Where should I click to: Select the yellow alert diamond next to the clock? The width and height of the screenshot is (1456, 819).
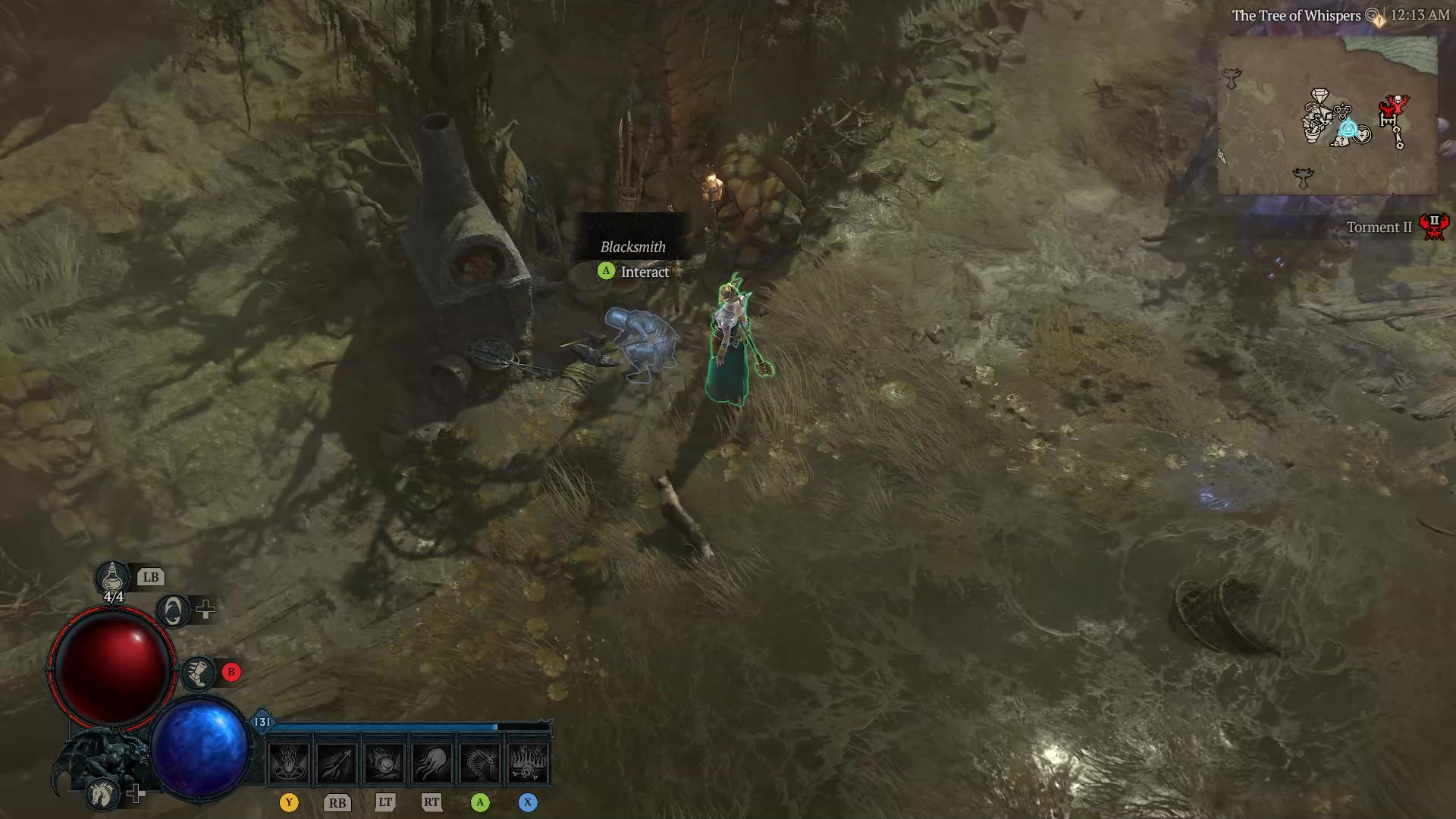[x=1379, y=21]
